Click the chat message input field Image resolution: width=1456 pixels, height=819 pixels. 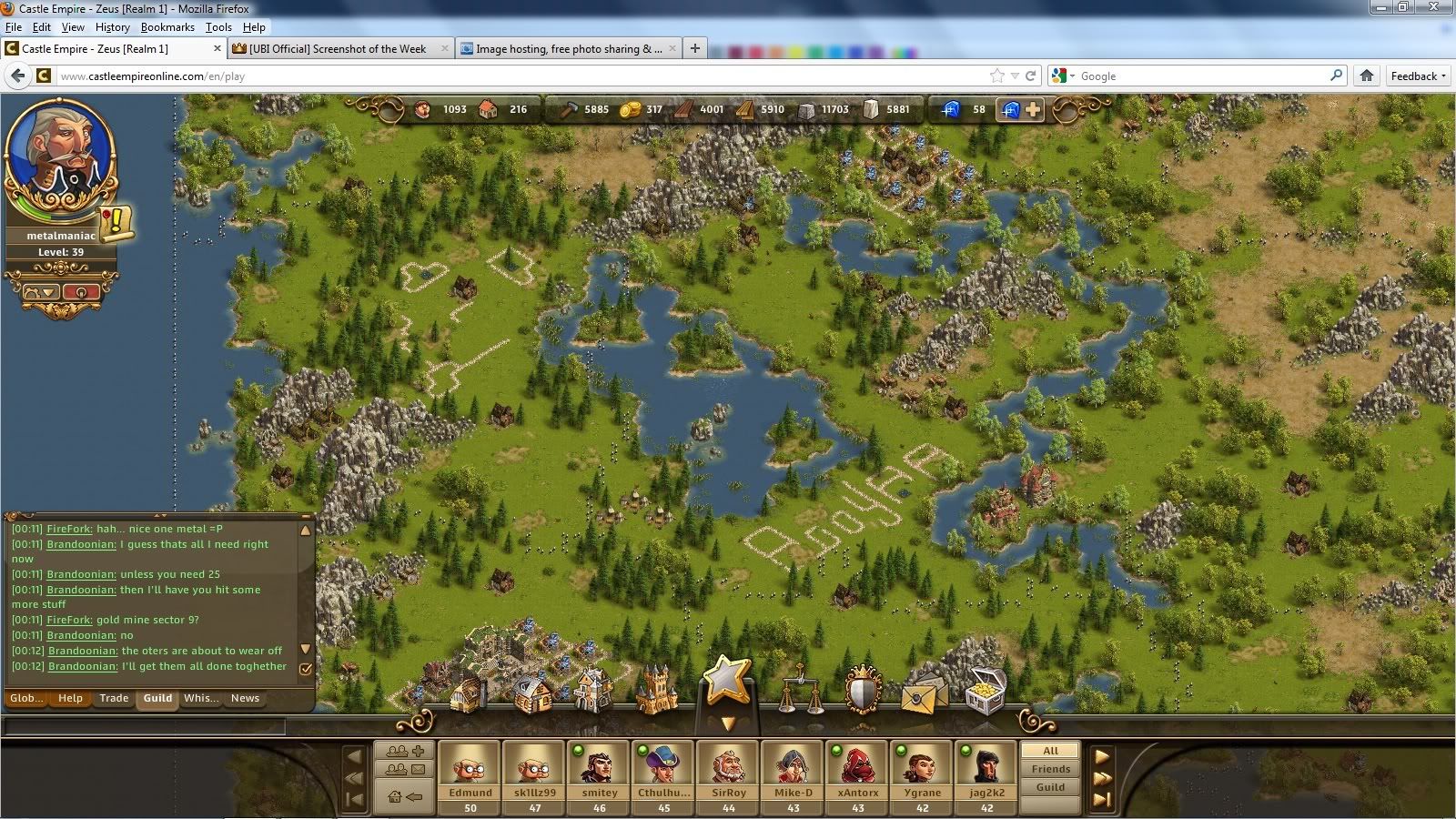pos(146,726)
